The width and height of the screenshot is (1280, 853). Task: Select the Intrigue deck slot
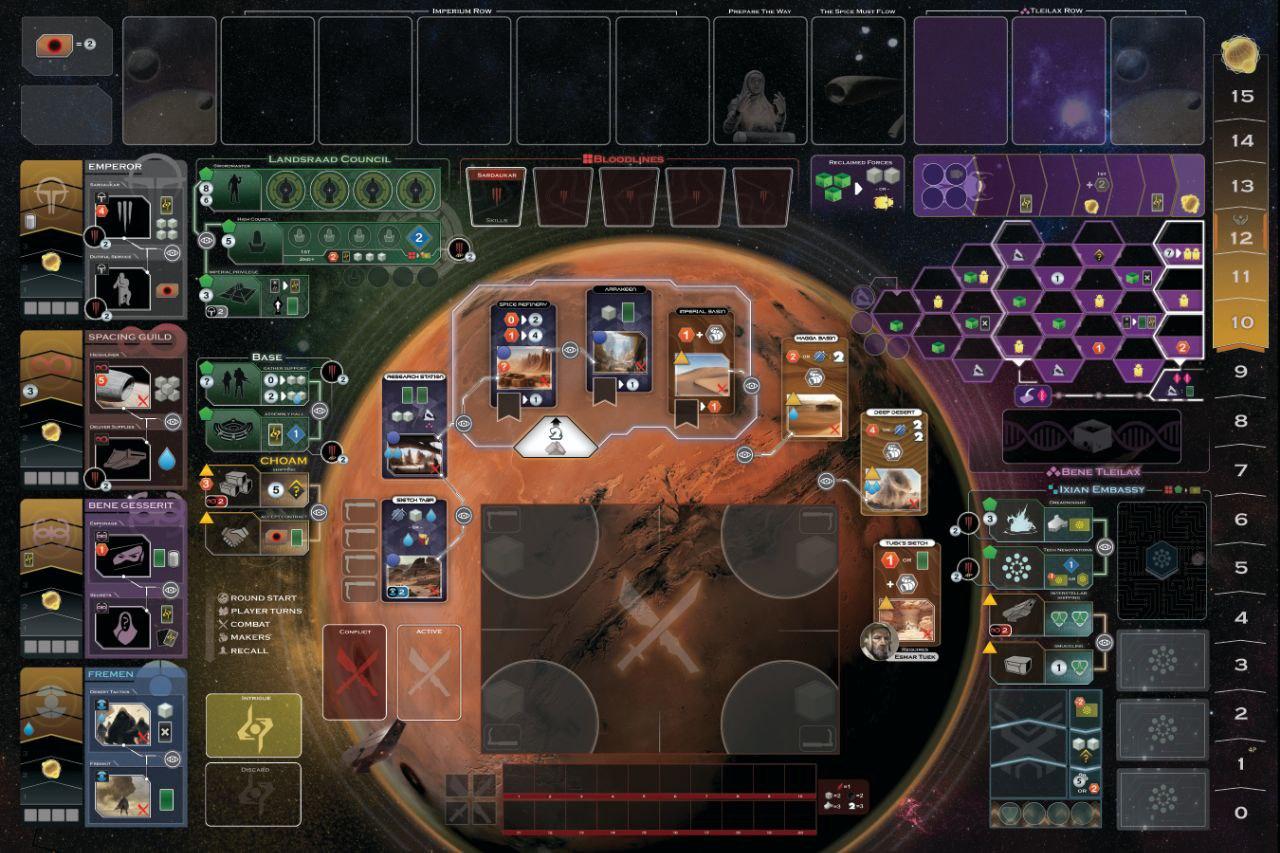point(253,725)
